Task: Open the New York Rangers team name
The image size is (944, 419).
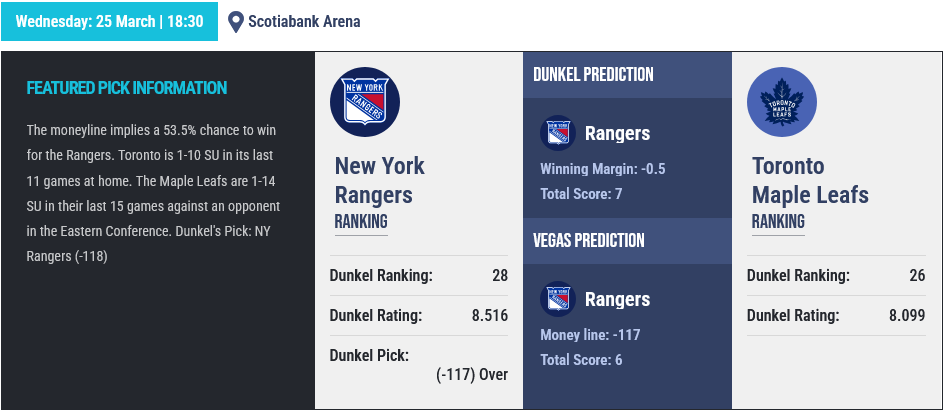Action: (x=379, y=180)
